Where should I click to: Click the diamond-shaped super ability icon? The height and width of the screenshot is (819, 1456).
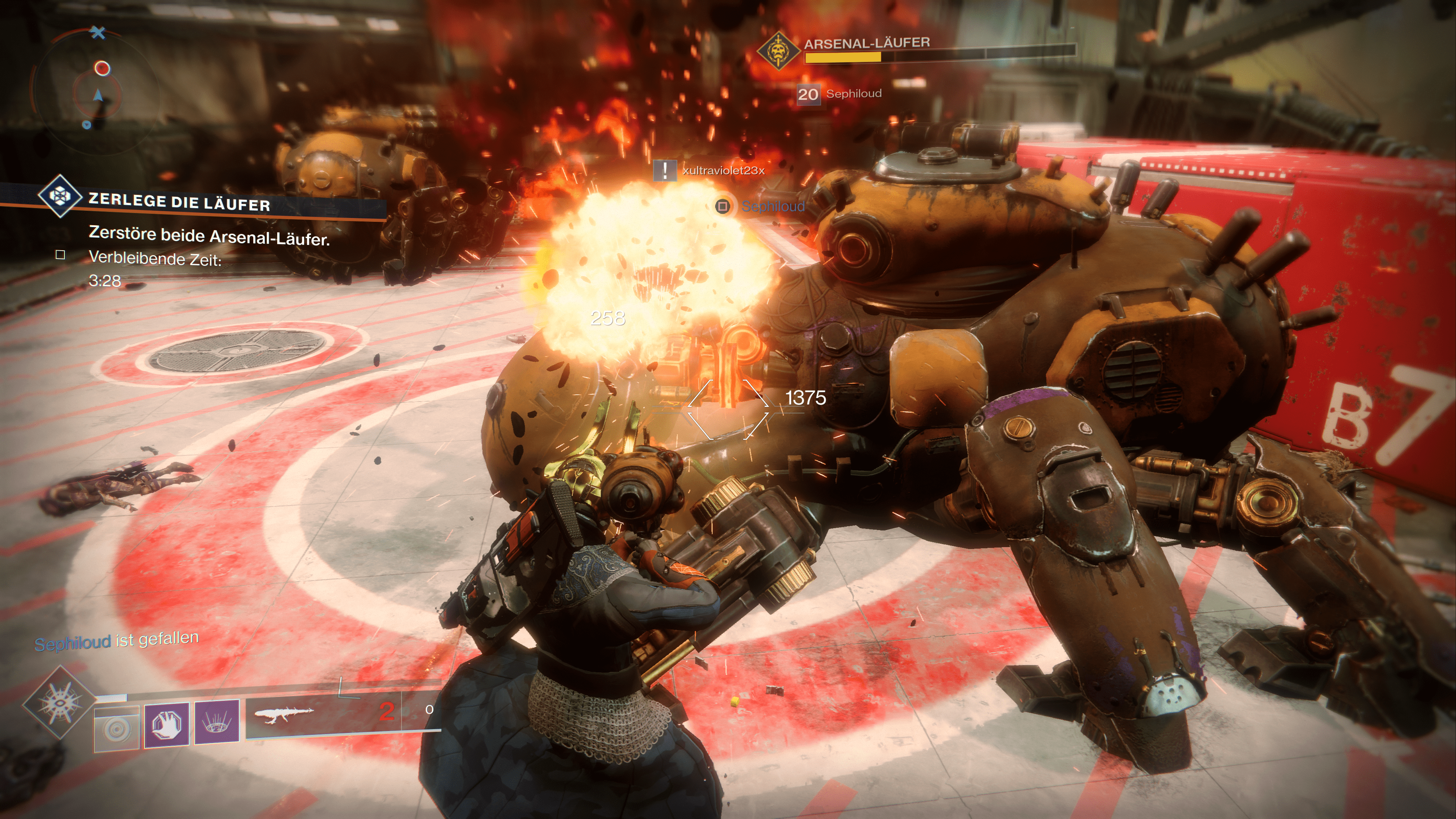59,703
